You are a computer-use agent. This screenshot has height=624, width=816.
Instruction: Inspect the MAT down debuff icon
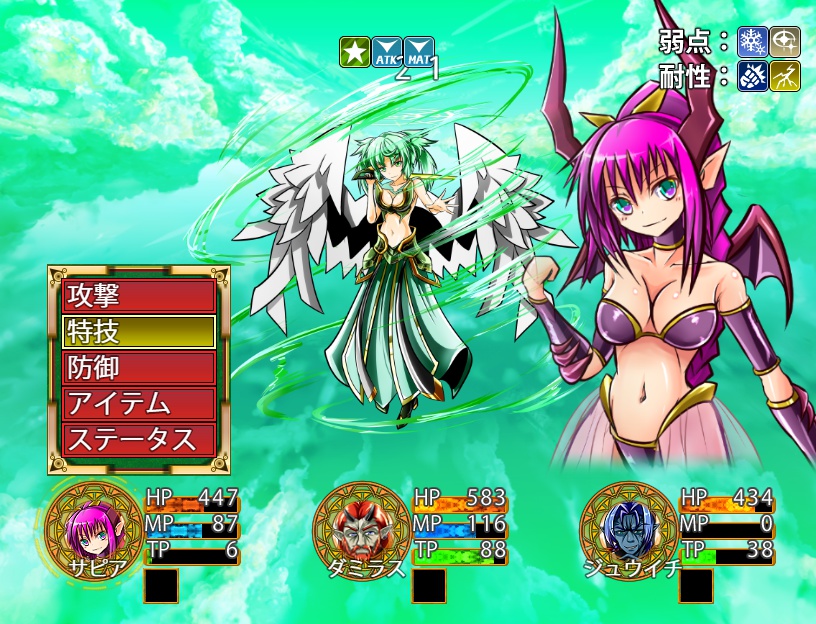click(x=420, y=51)
